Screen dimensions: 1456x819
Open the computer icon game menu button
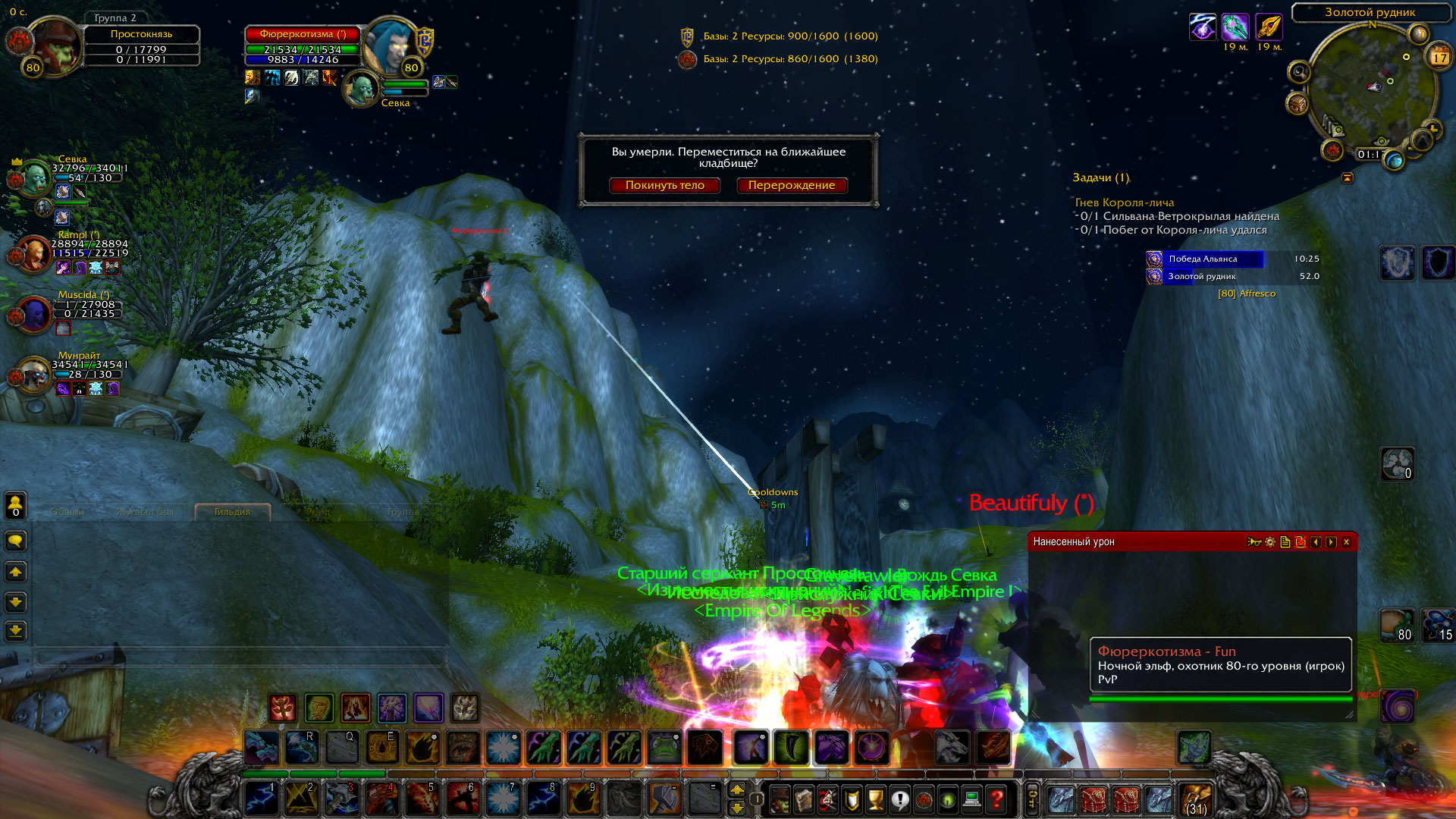972,799
